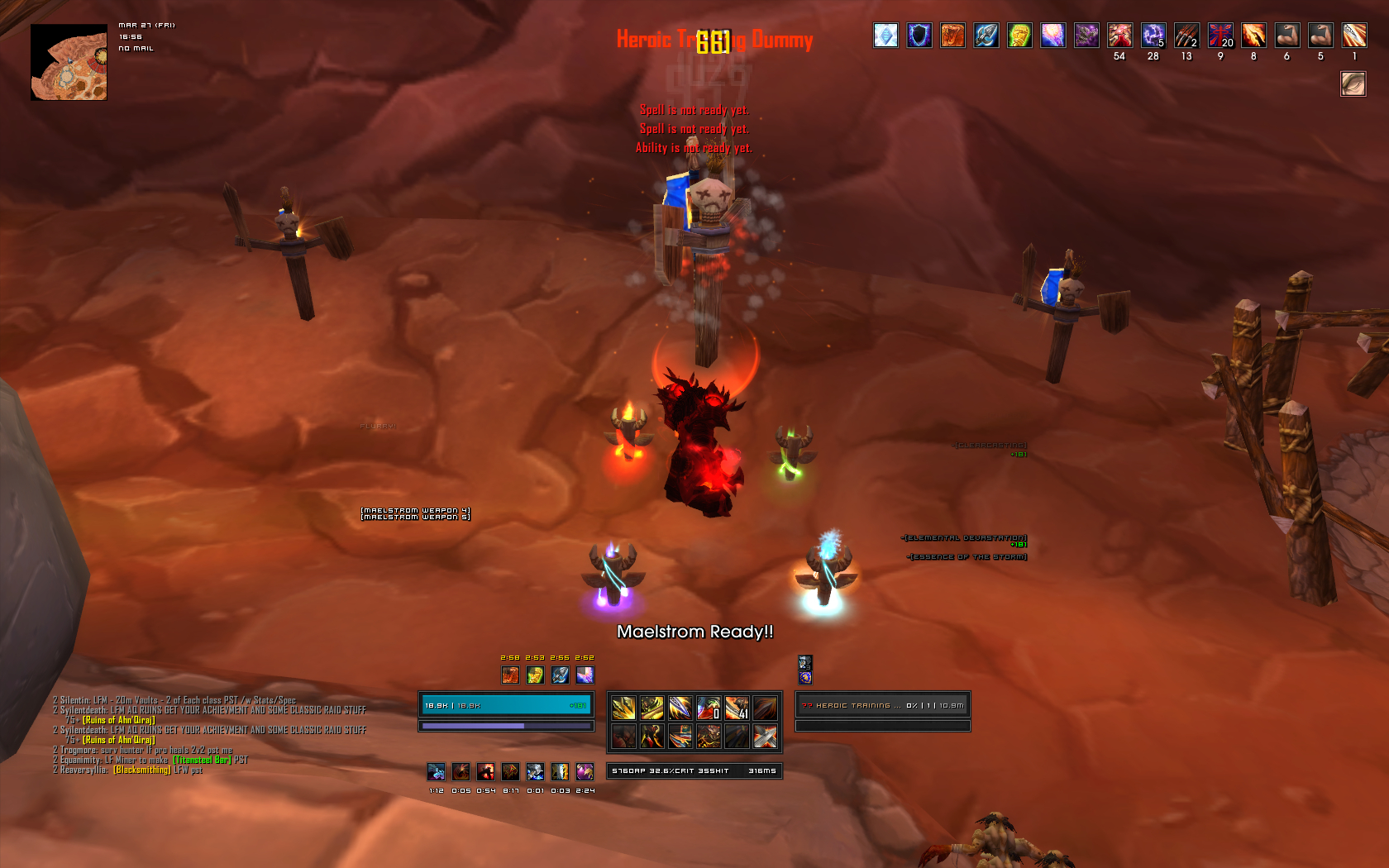Select the Heroic Training Dummy target frame
This screenshot has height=868, width=1389.
point(882,705)
